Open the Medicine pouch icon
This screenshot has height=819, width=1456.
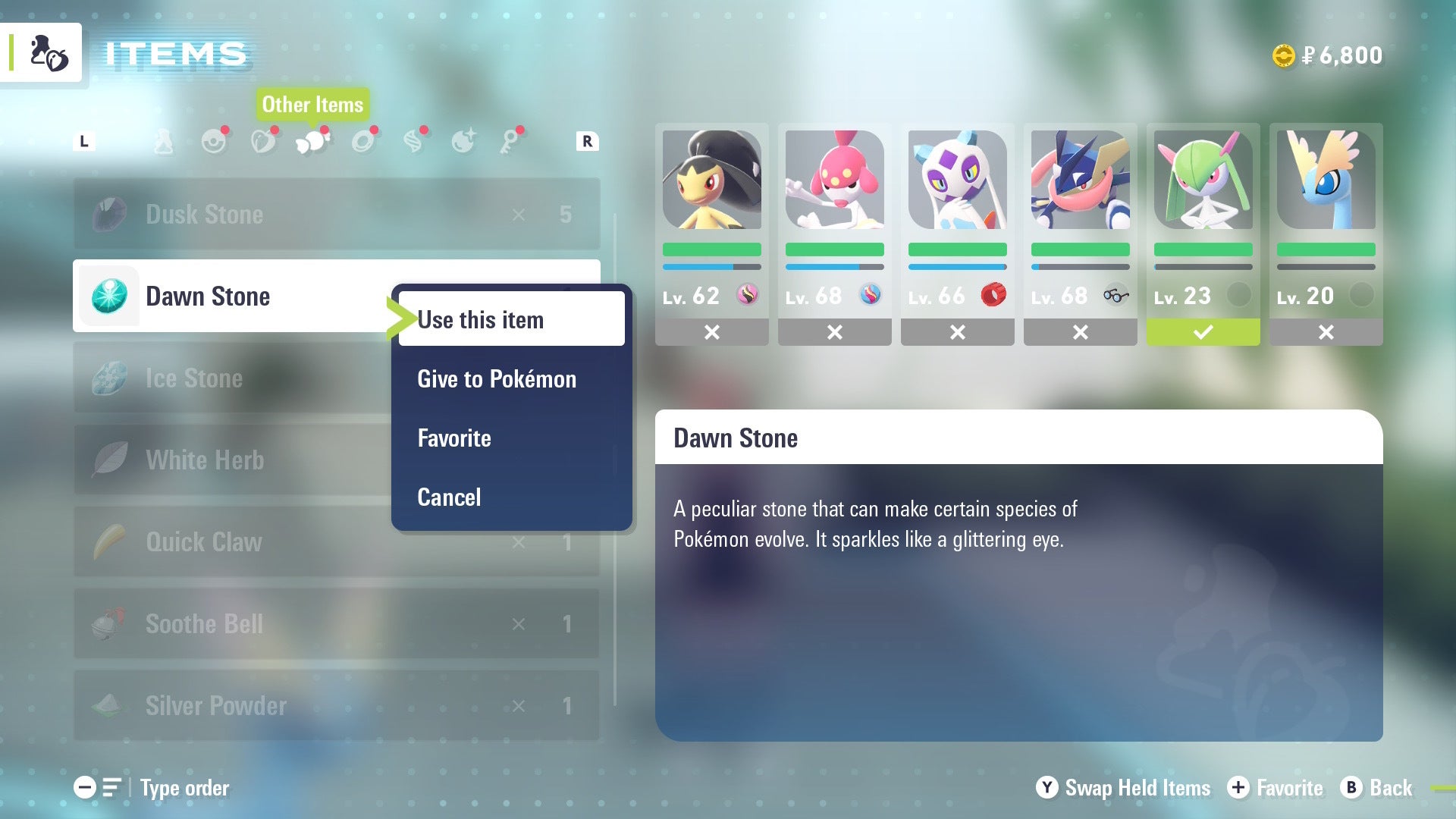point(164,142)
